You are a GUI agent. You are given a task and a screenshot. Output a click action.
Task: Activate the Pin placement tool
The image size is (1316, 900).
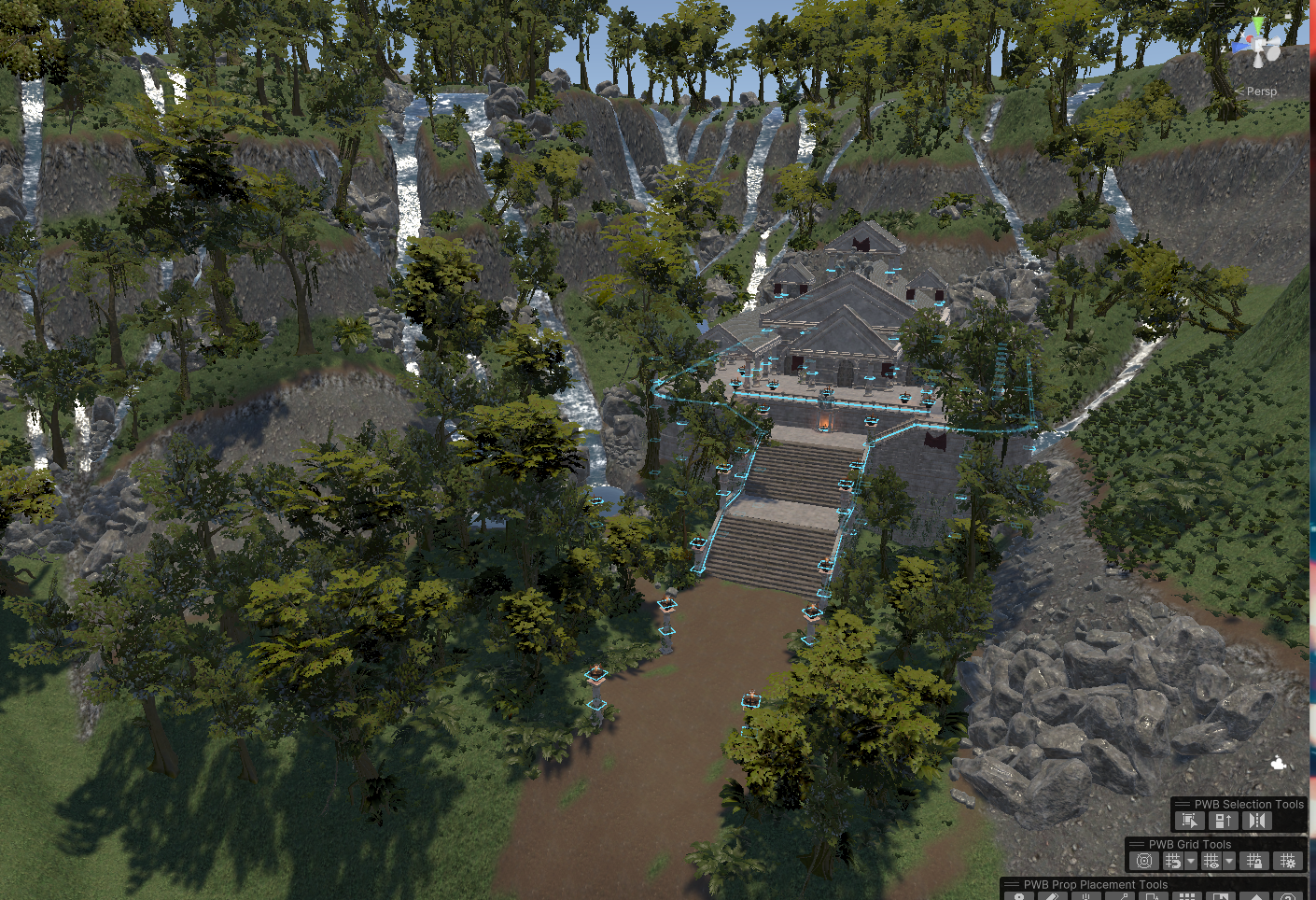(x=1020, y=896)
